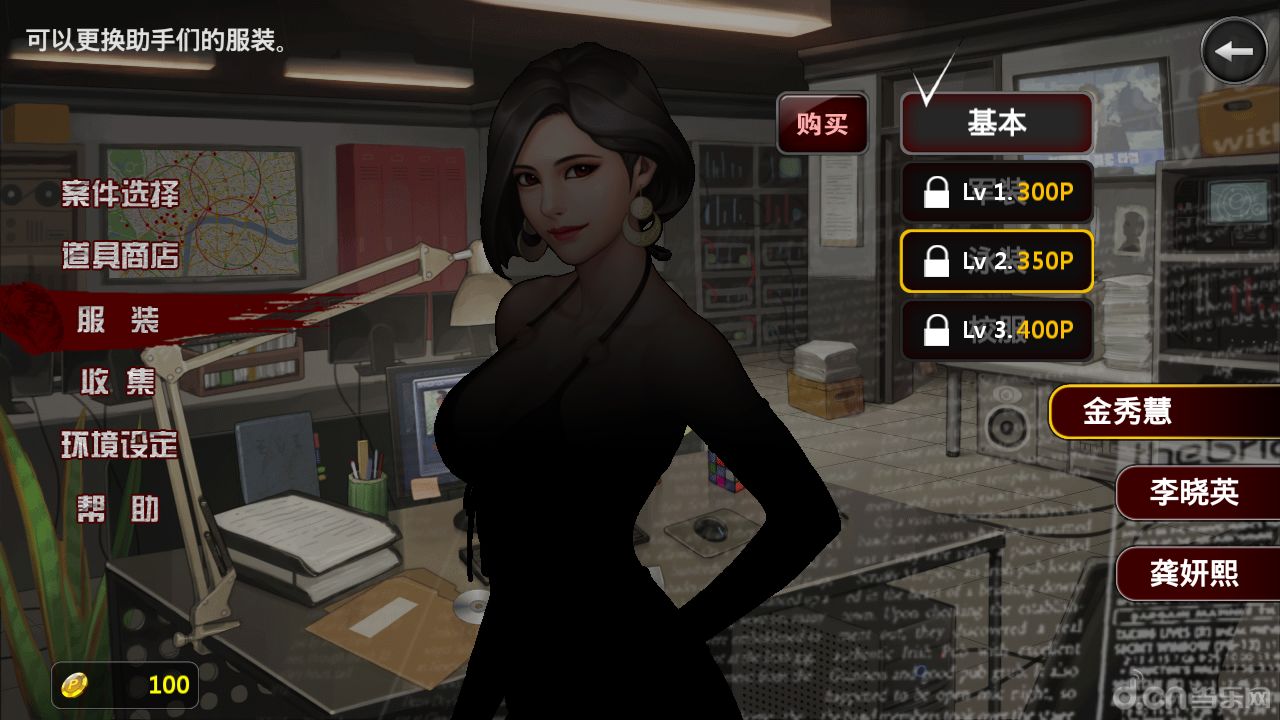Select the locked Lv 2 350P outfit
The height and width of the screenshot is (720, 1280).
tap(996, 261)
